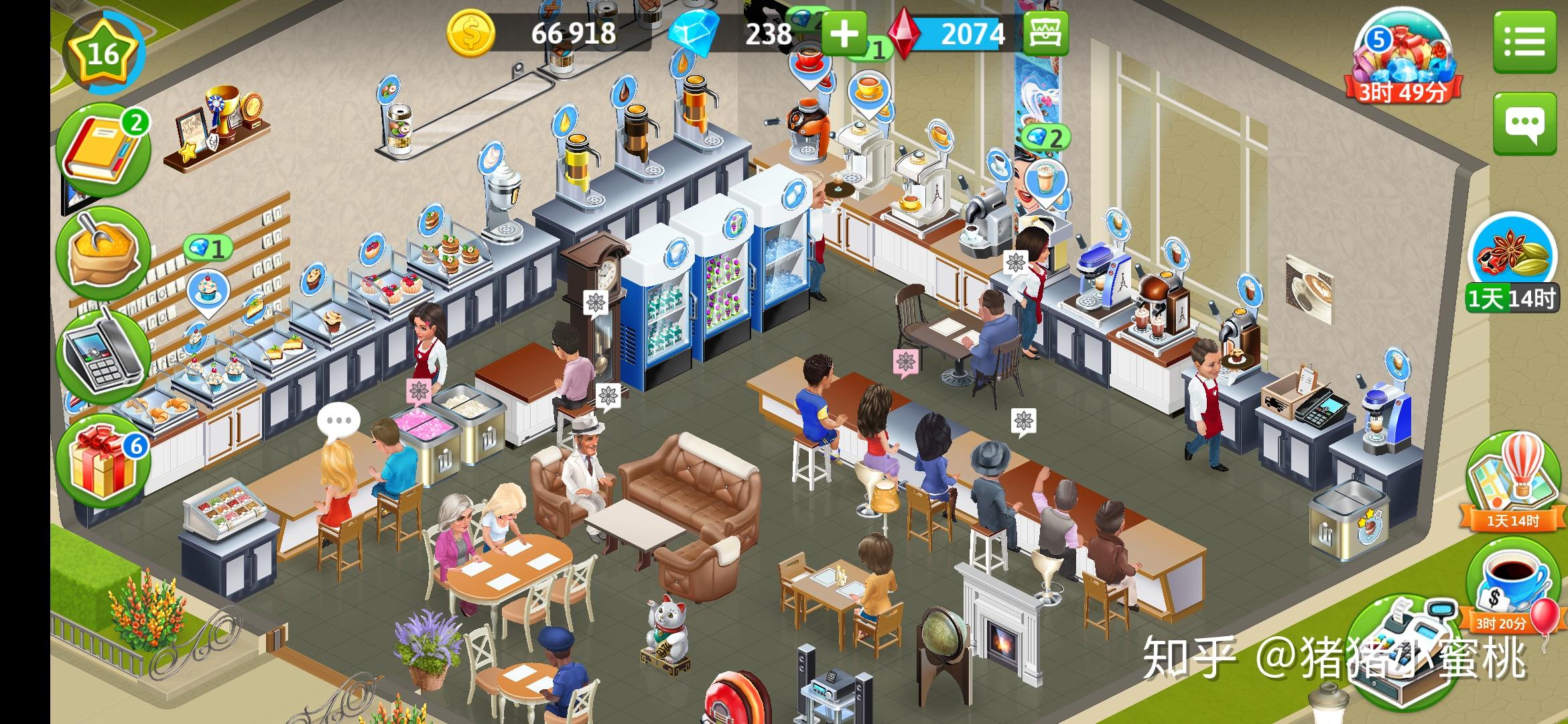Tap the red ruby currency icon
Viewport: 1568px width, 724px height.
pos(903,34)
